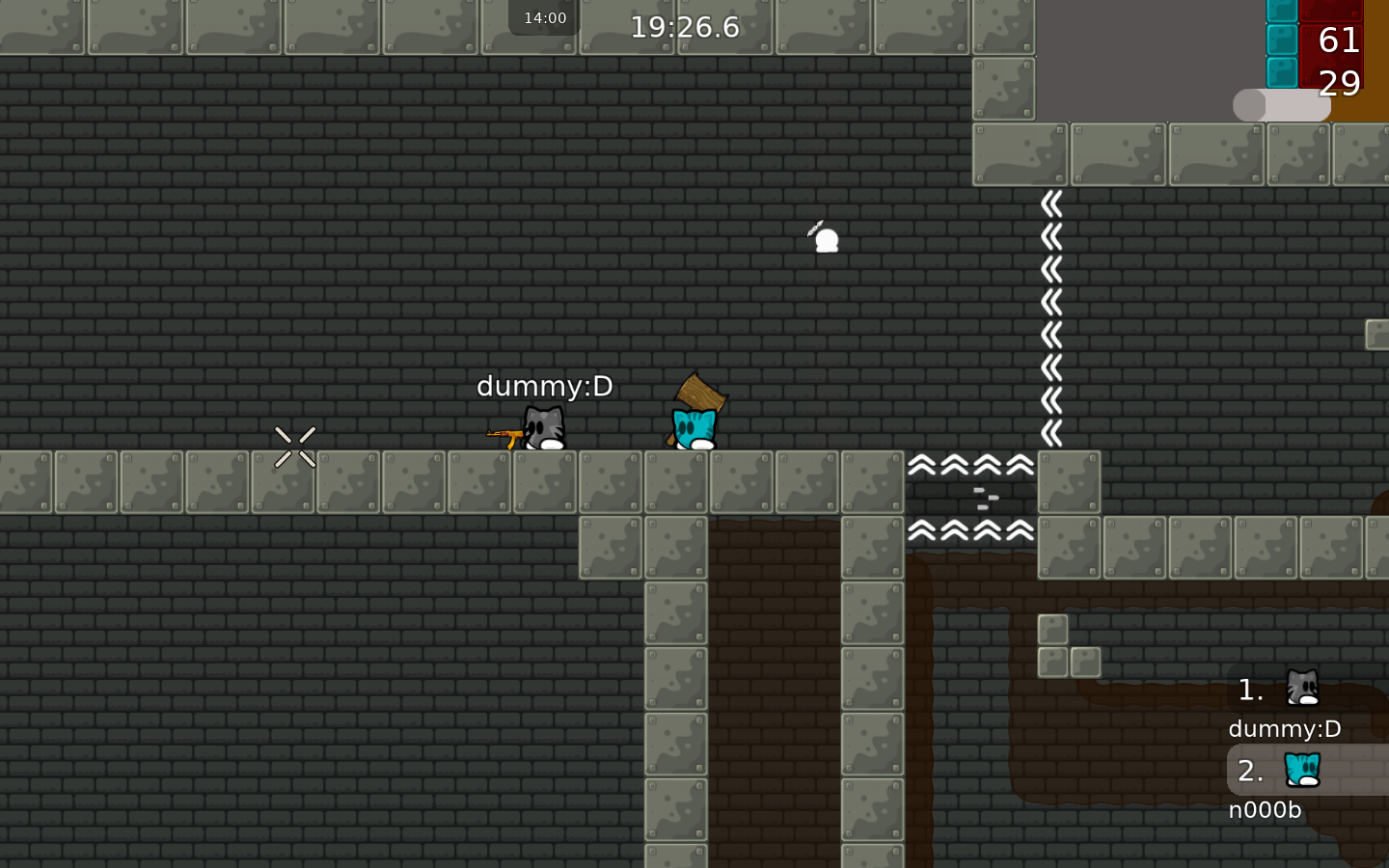
Task: Click the middle teal freeze block
Action: (x=1283, y=41)
